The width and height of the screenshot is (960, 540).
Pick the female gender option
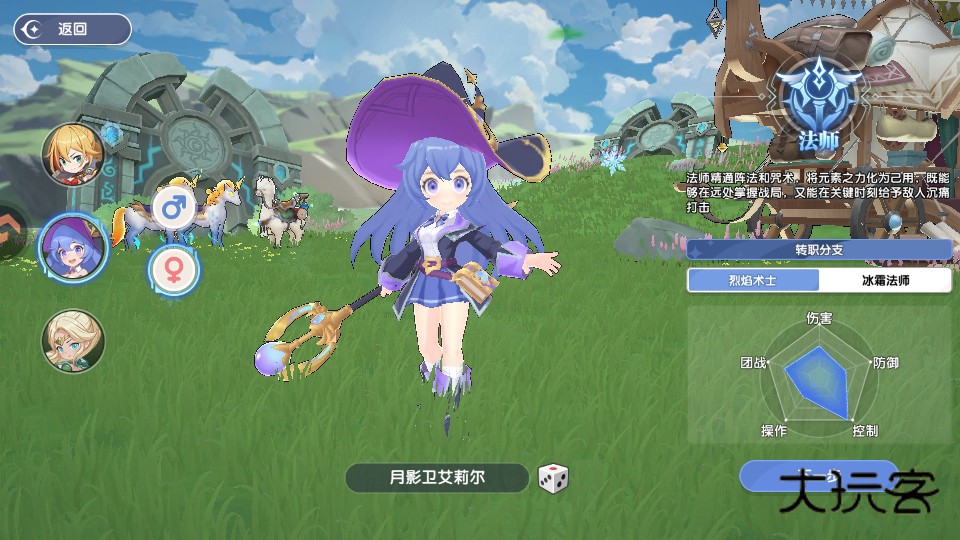point(174,269)
